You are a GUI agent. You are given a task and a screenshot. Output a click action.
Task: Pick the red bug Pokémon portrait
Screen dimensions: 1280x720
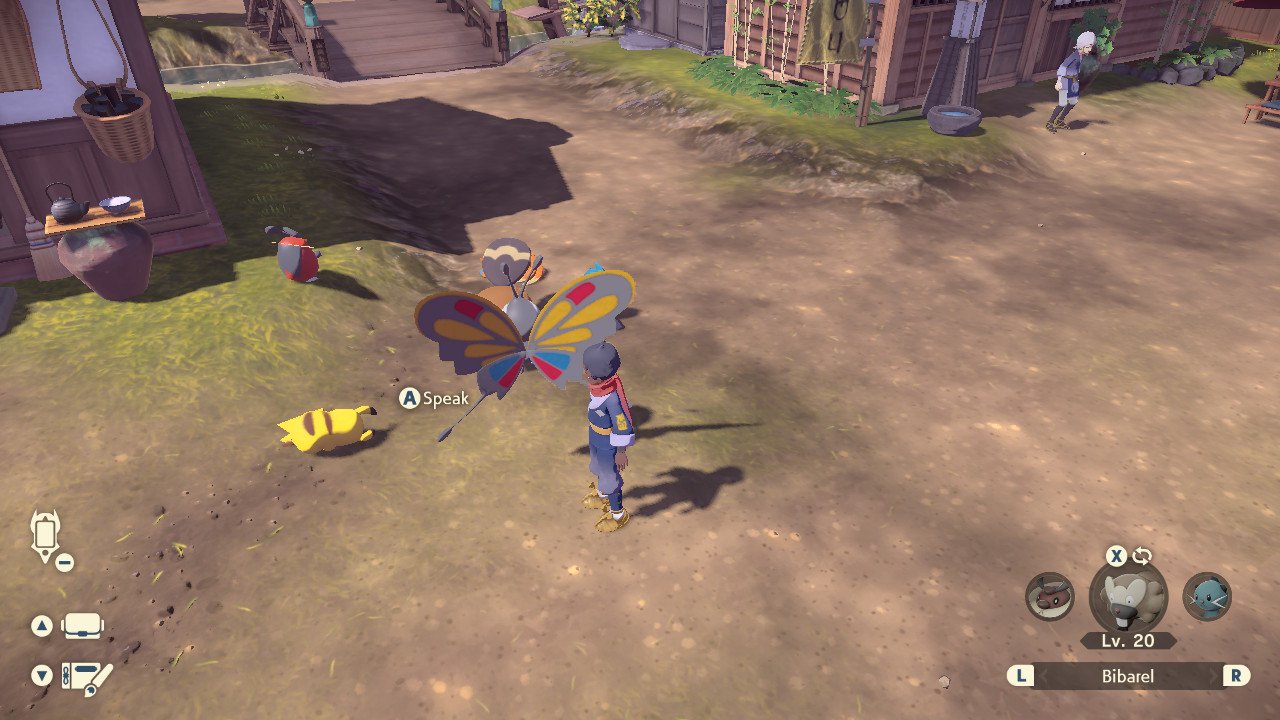point(1050,596)
